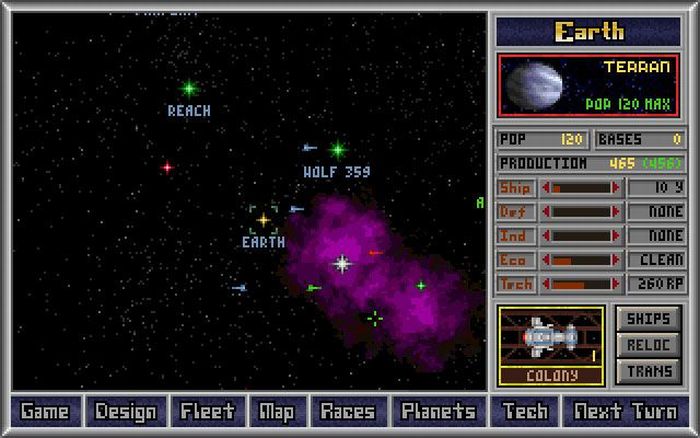Open the galaxy Map view
The height and width of the screenshot is (438, 700).
pos(276,411)
